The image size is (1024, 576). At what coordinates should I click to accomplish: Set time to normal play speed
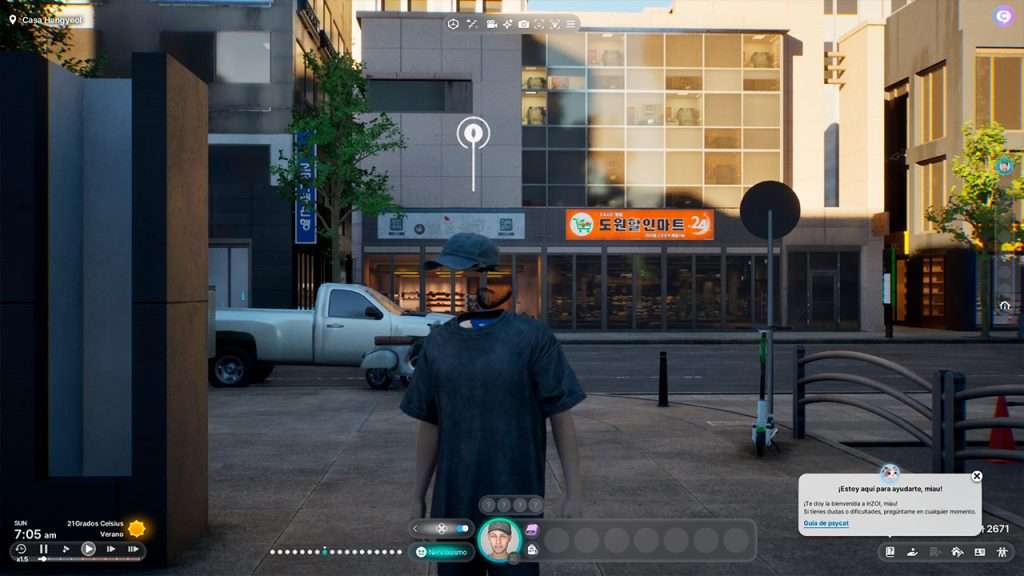88,549
